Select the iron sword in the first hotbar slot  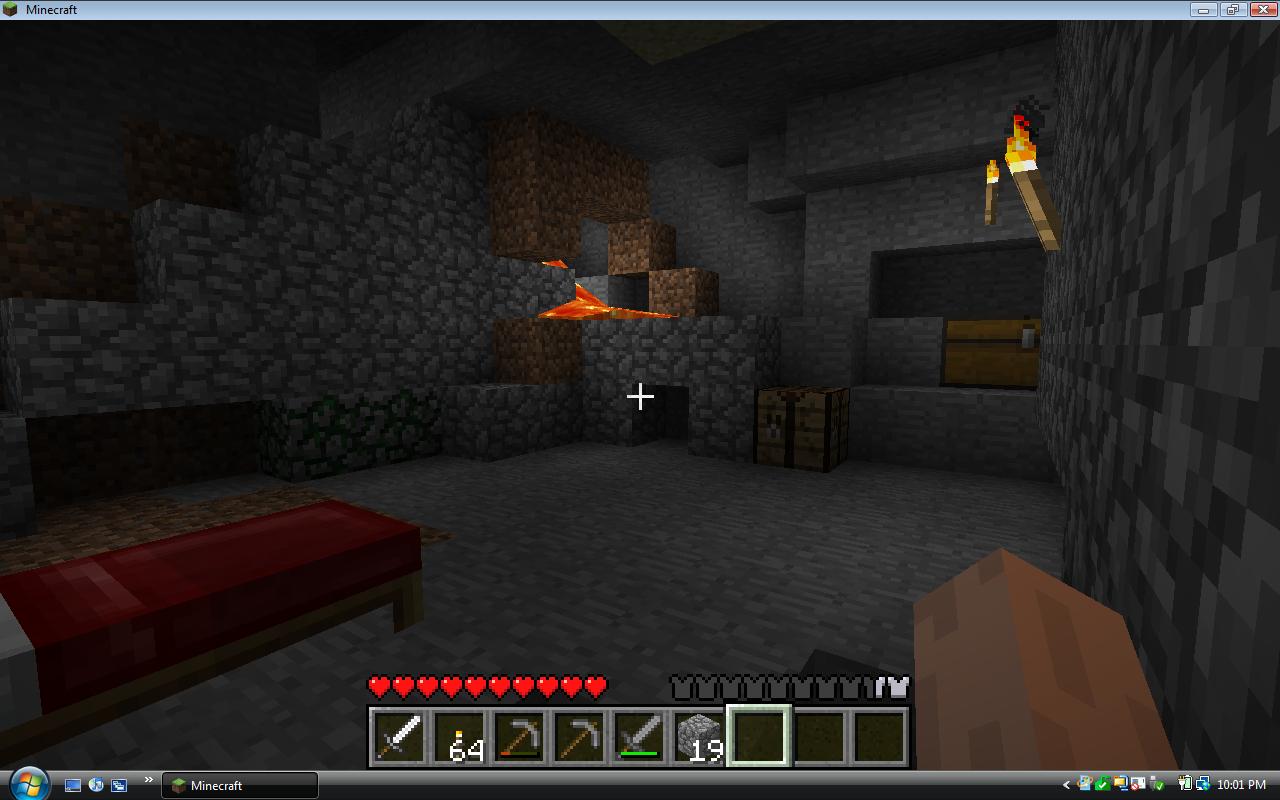[x=397, y=735]
